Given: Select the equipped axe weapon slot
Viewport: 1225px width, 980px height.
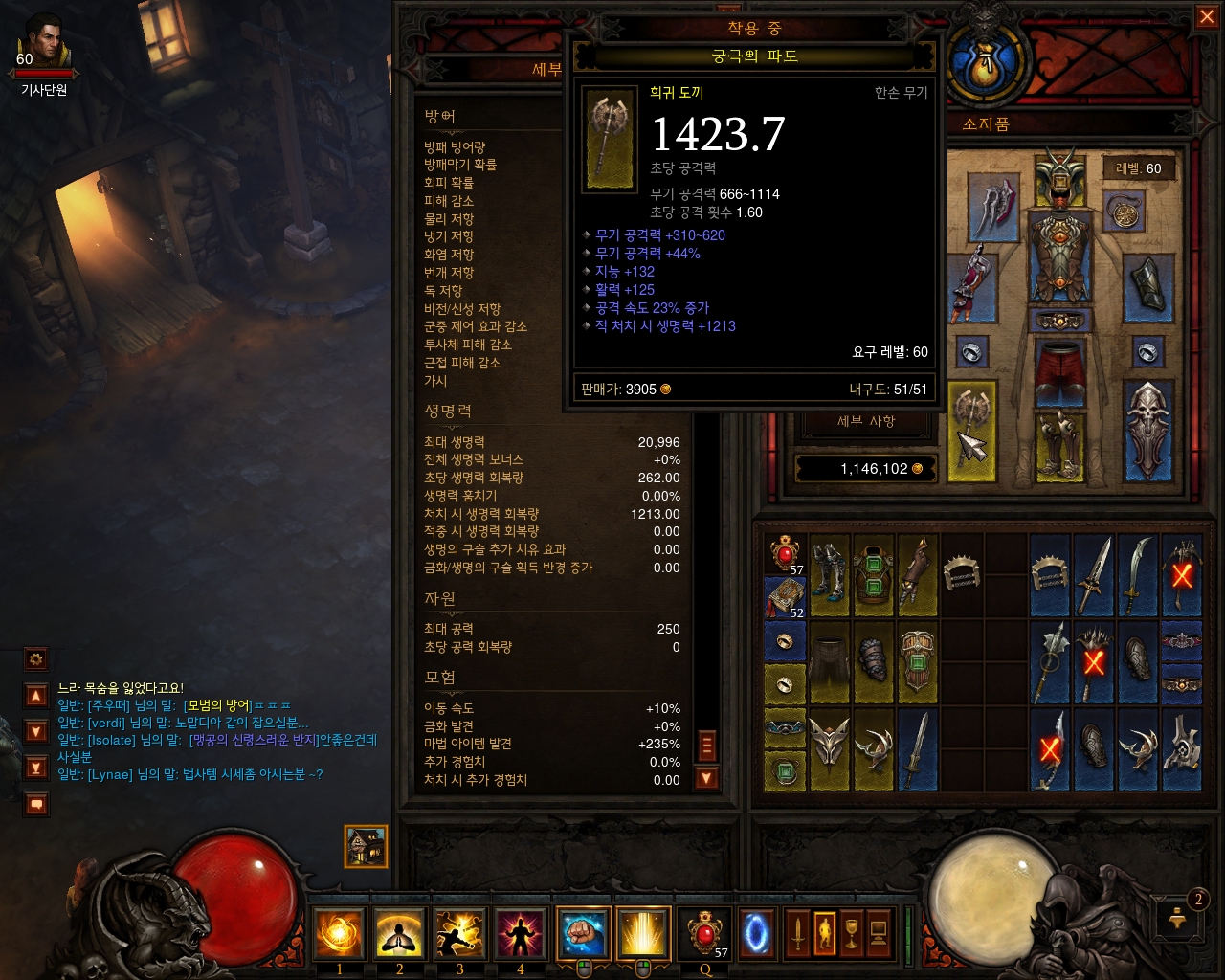Looking at the screenshot, I should [970, 431].
